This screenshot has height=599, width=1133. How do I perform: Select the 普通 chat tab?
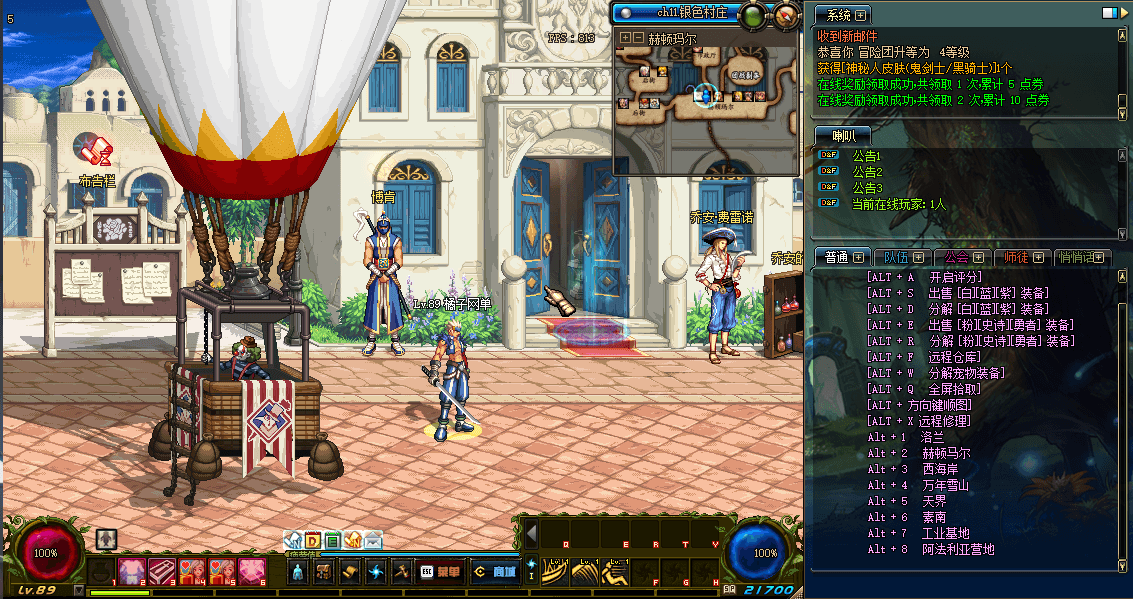point(842,257)
